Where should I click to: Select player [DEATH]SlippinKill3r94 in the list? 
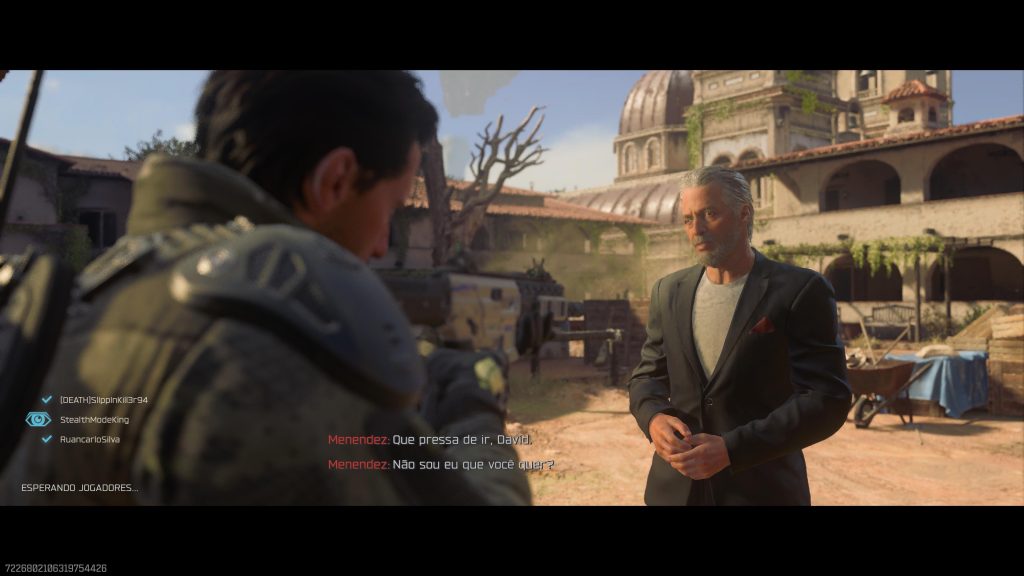[103, 400]
